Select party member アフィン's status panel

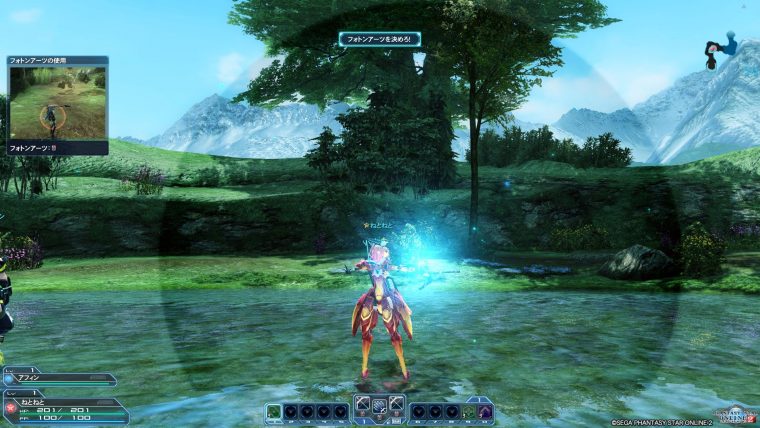[x=58, y=380]
